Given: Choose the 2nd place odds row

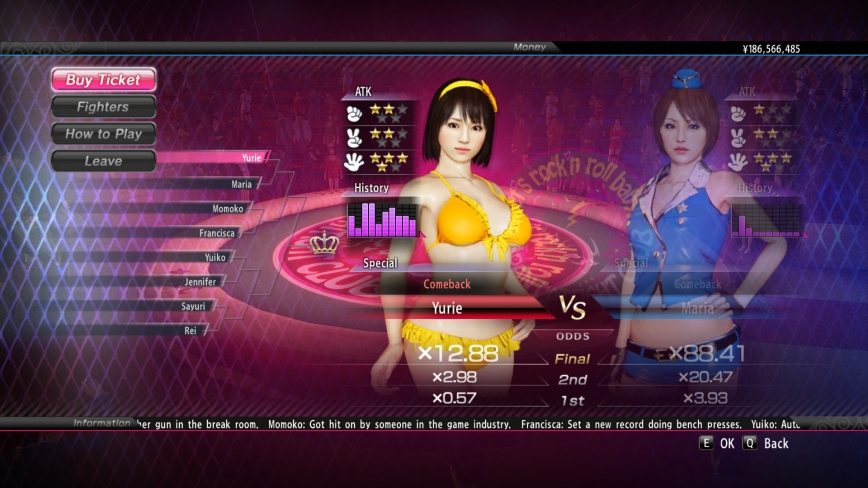Looking at the screenshot, I should click(572, 380).
